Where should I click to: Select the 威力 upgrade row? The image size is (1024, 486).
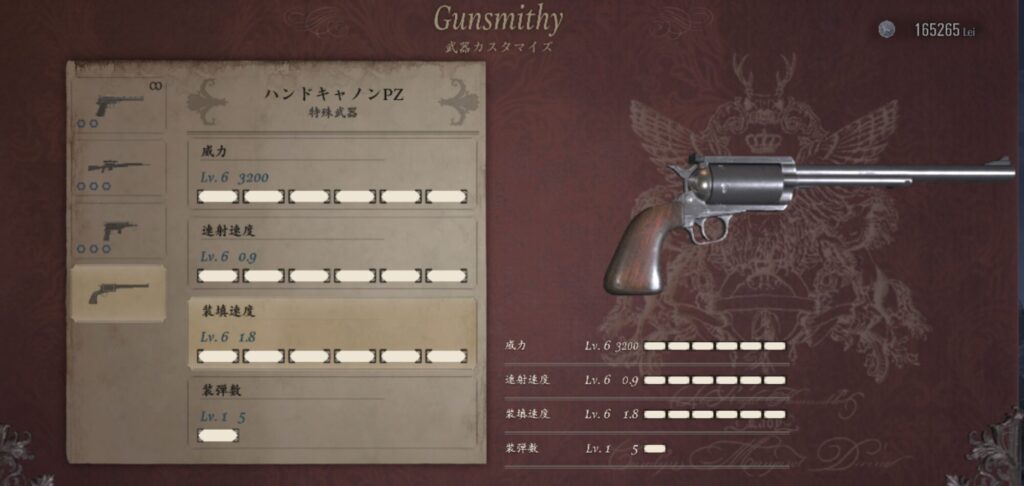[332, 174]
